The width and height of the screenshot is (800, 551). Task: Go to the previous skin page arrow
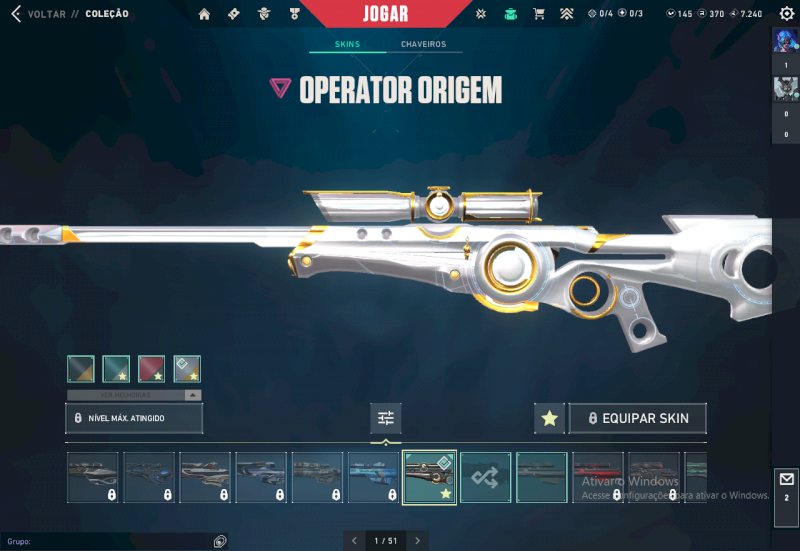tap(354, 541)
